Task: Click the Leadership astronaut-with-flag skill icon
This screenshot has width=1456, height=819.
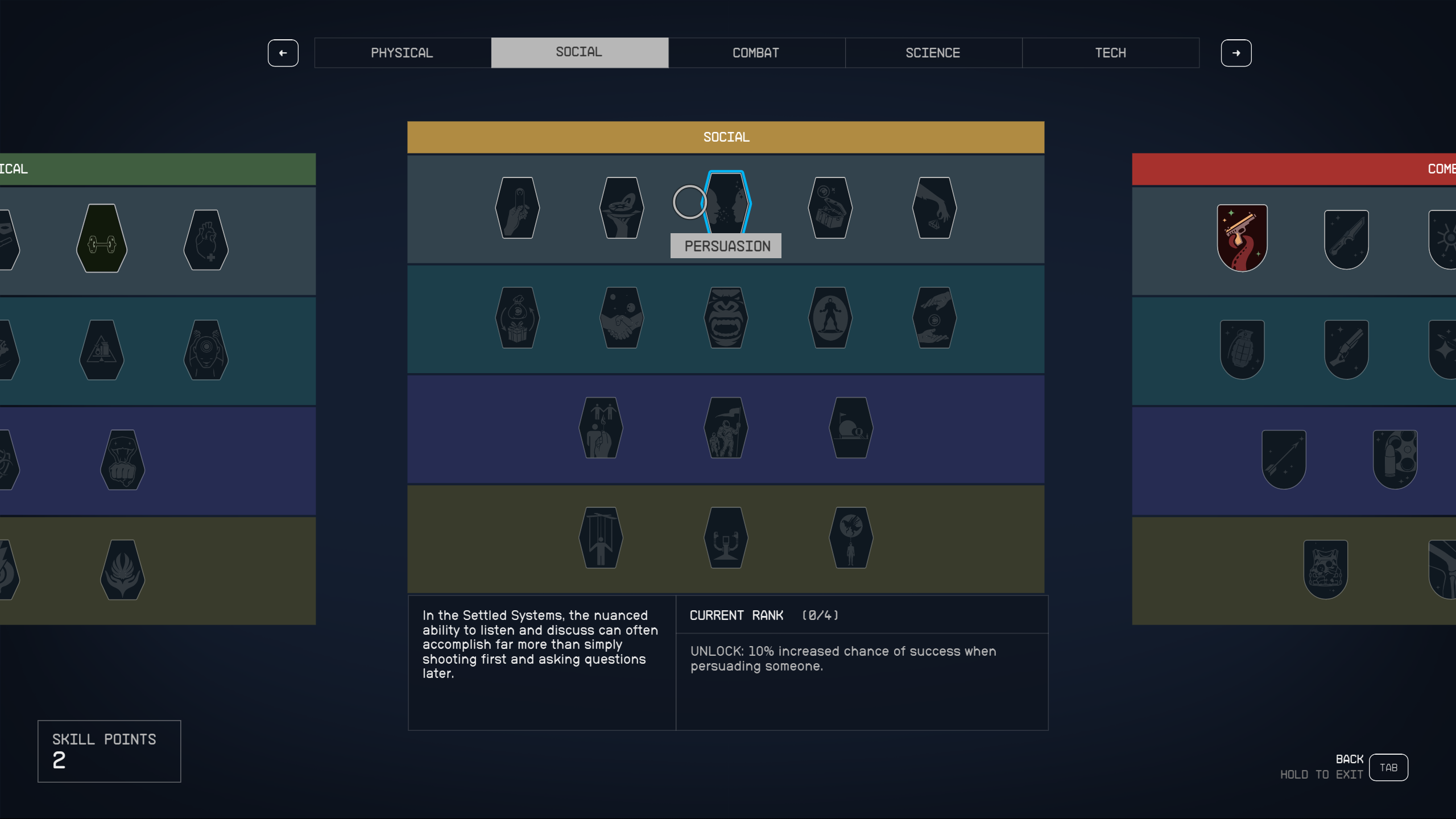Action: (x=726, y=428)
